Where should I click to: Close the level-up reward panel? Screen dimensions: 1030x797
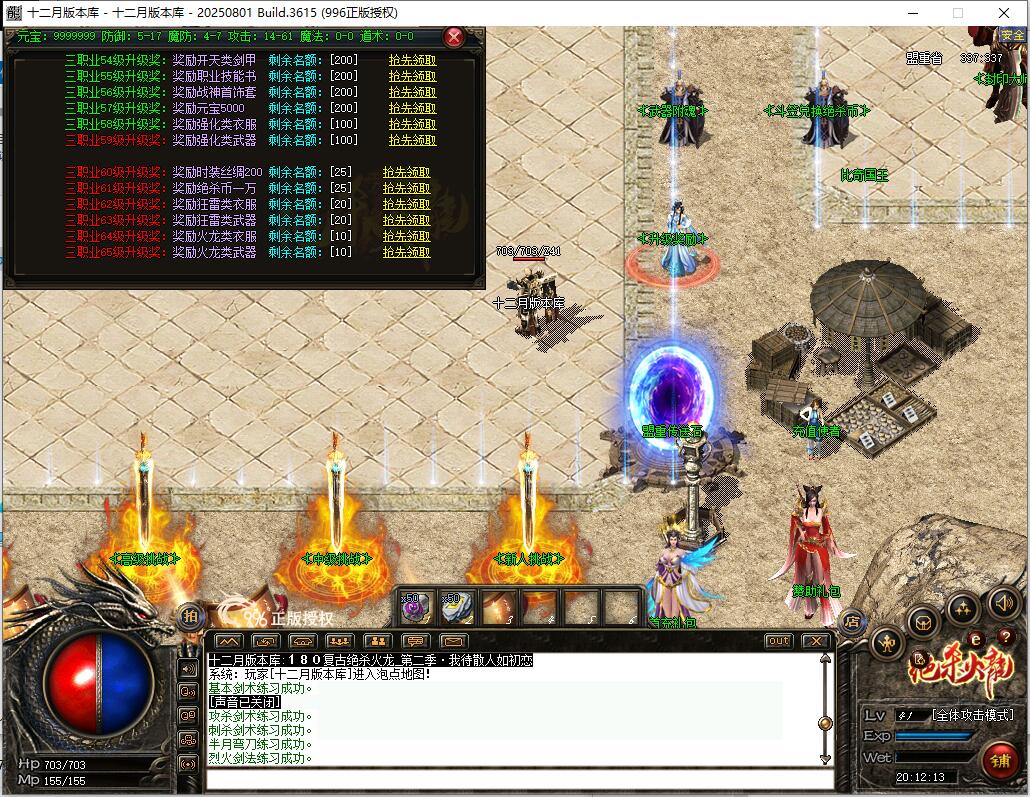tap(454, 37)
